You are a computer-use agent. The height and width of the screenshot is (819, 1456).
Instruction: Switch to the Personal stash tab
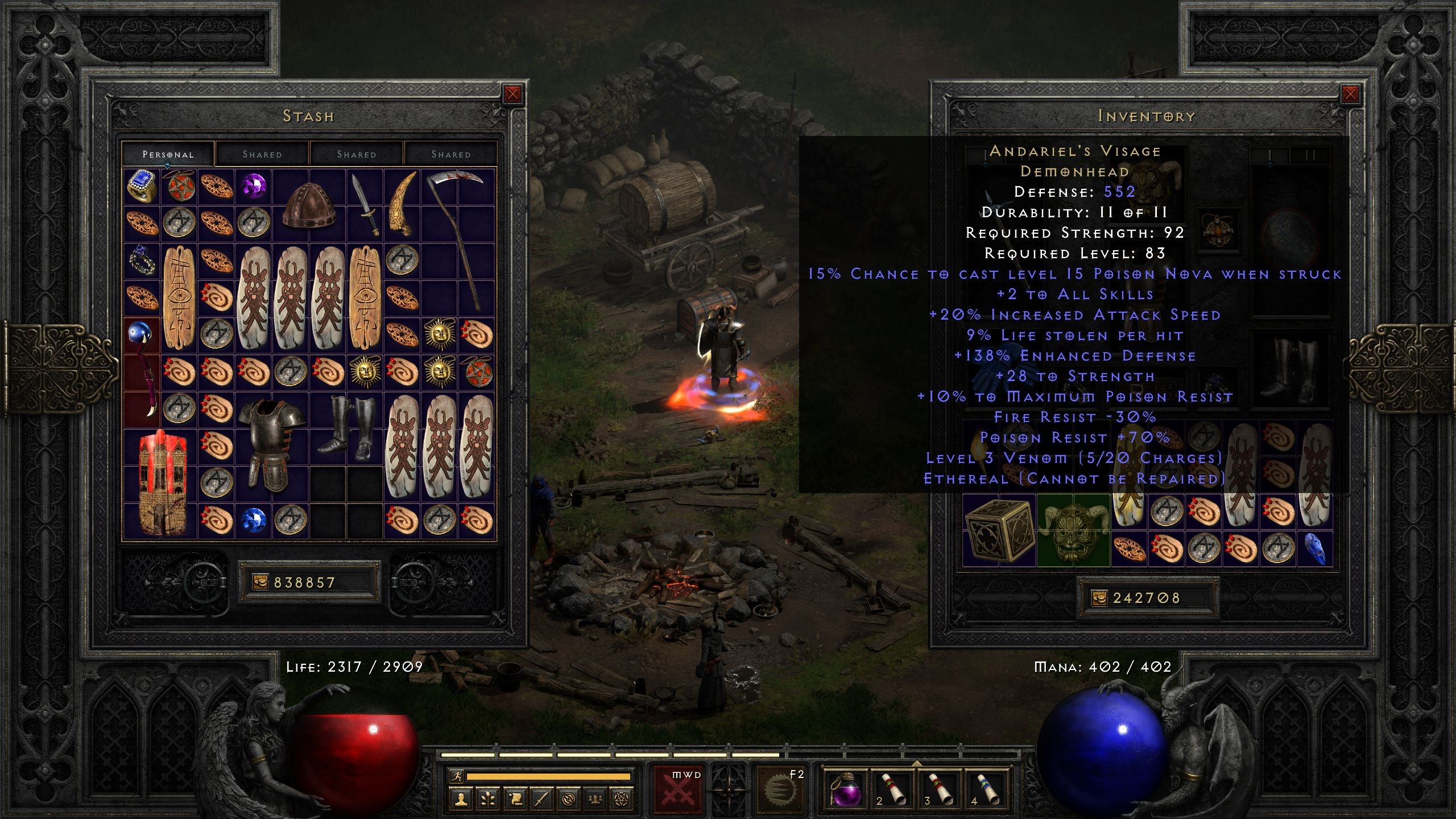[x=168, y=154]
